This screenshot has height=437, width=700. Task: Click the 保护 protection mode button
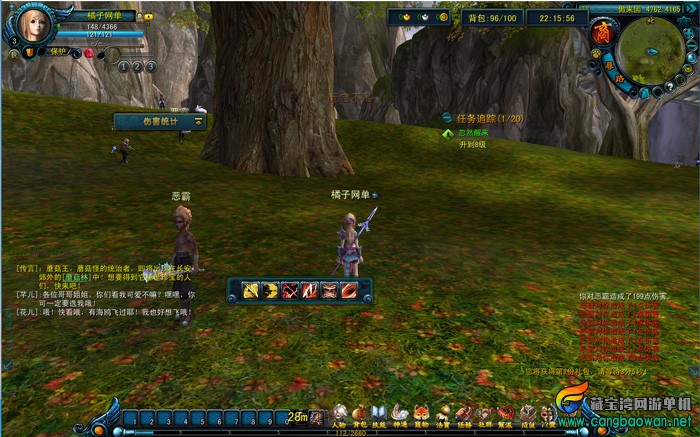click(57, 51)
